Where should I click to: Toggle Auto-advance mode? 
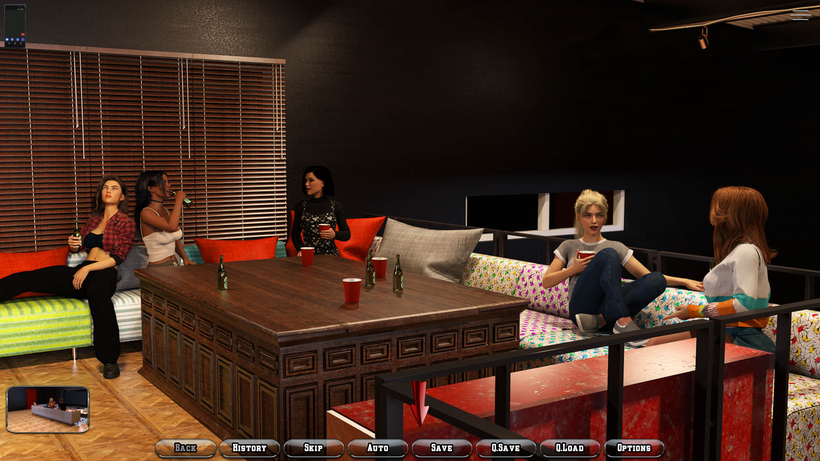(377, 448)
